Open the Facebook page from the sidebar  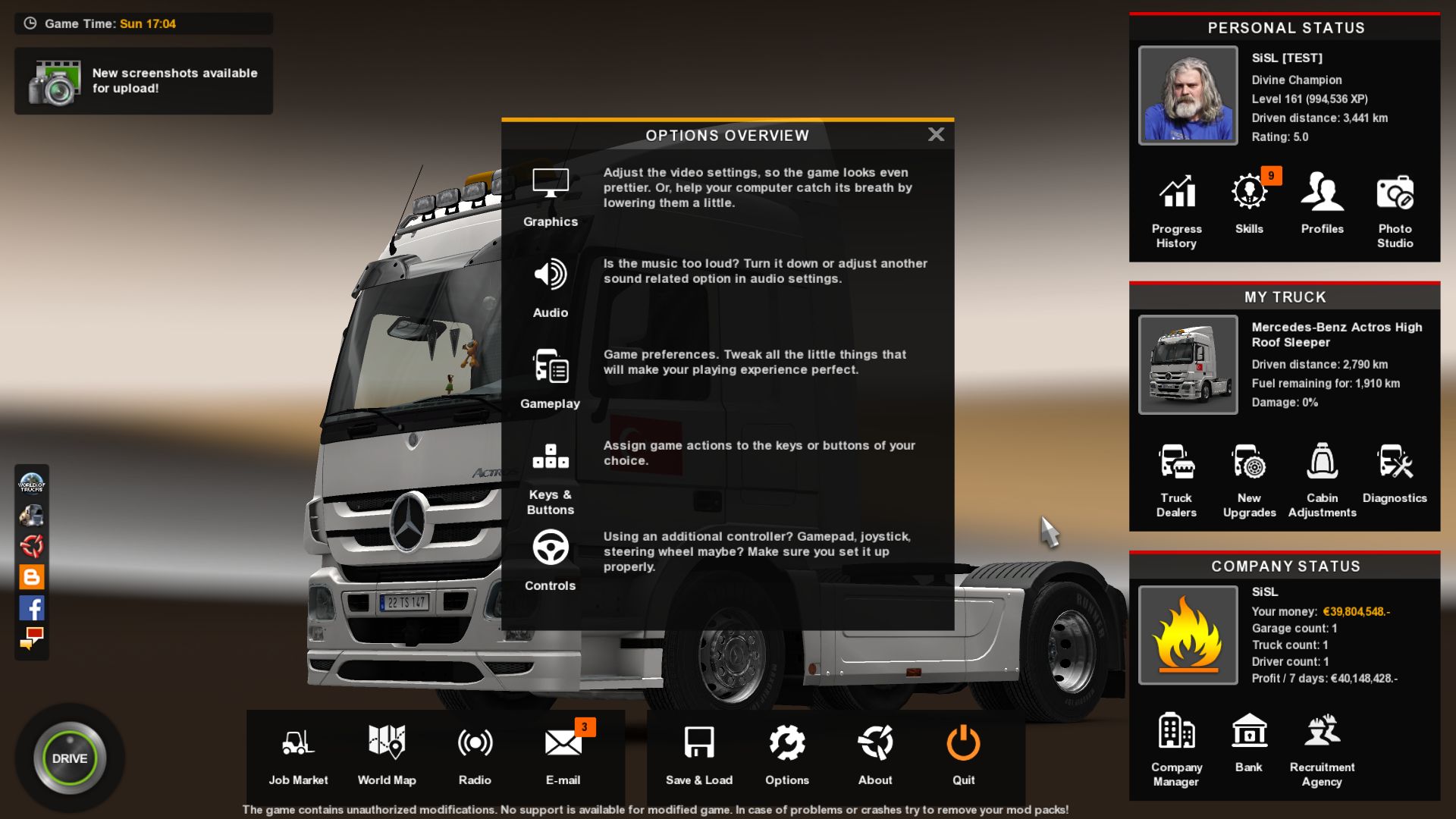[x=31, y=608]
